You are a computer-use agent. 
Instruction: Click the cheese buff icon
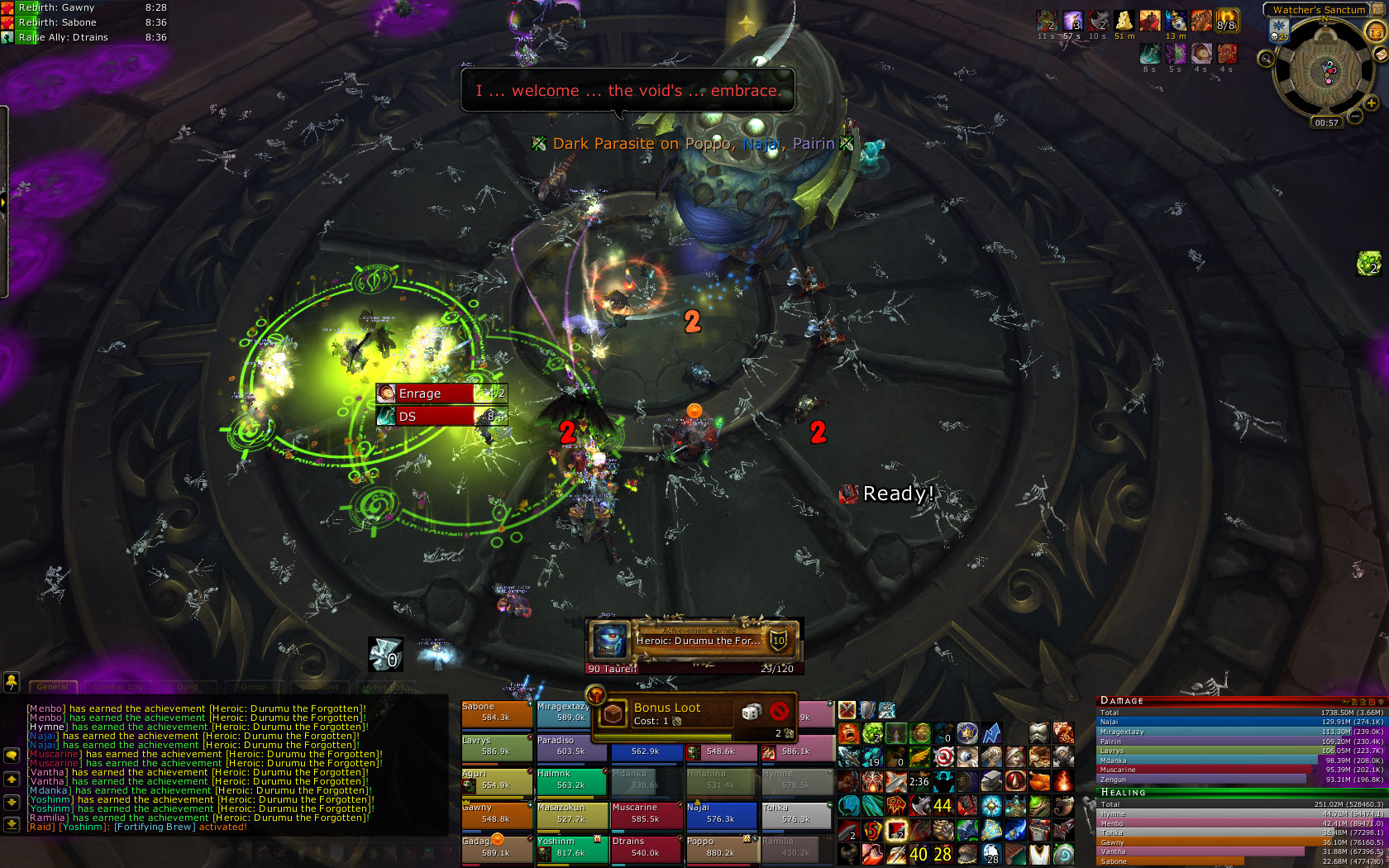tap(1124, 20)
